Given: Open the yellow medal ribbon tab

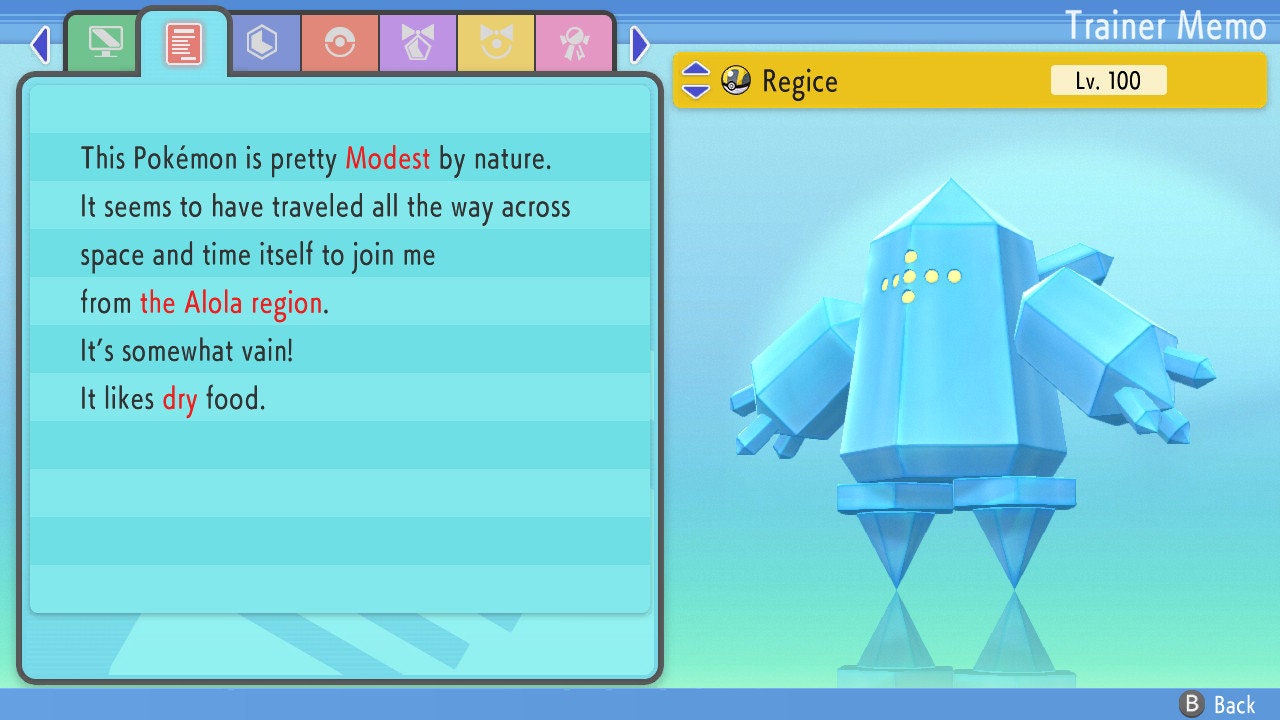Looking at the screenshot, I should coord(495,42).
